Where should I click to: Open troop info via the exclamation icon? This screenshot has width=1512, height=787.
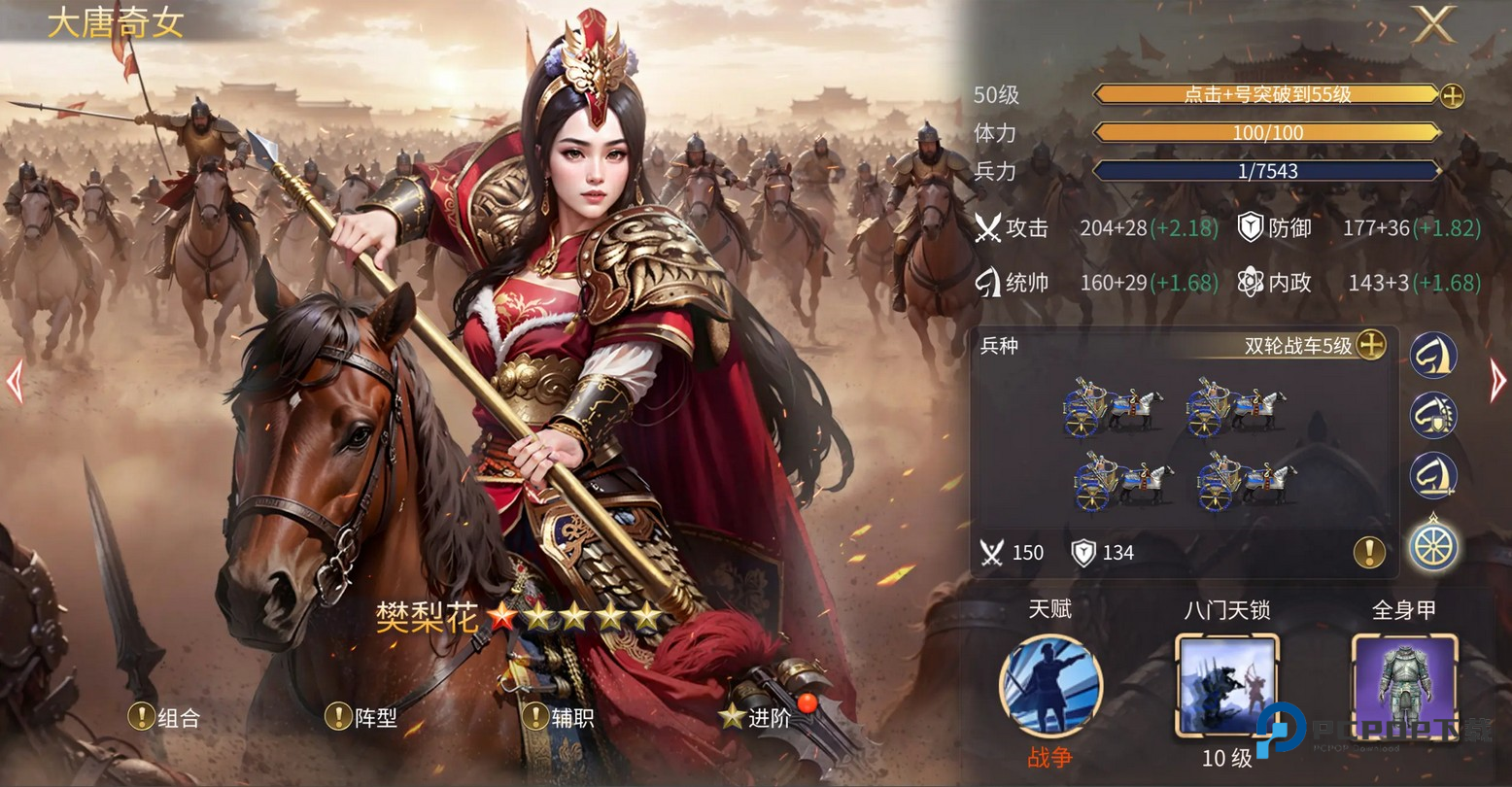1369,553
